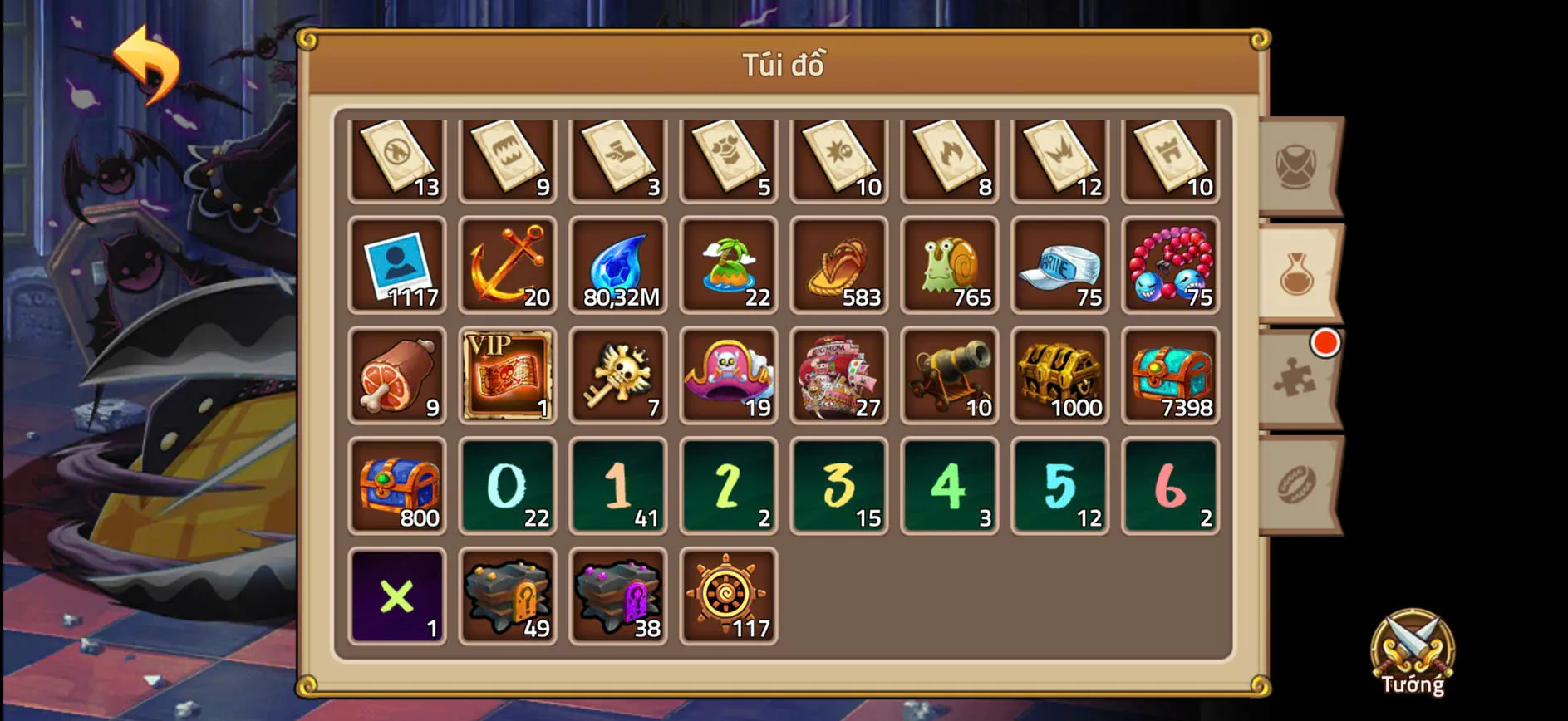Select the pink pirate hat item

729,375
